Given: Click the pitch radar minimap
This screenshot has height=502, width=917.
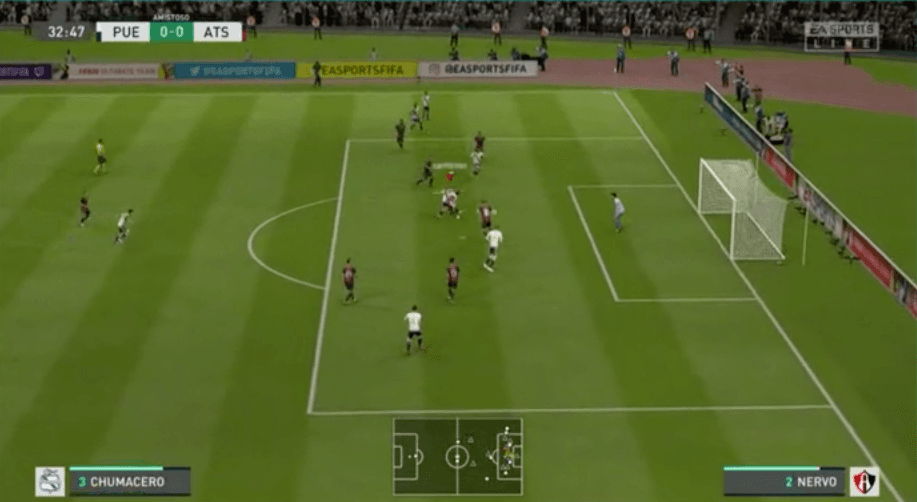Looking at the screenshot, I should [x=457, y=457].
